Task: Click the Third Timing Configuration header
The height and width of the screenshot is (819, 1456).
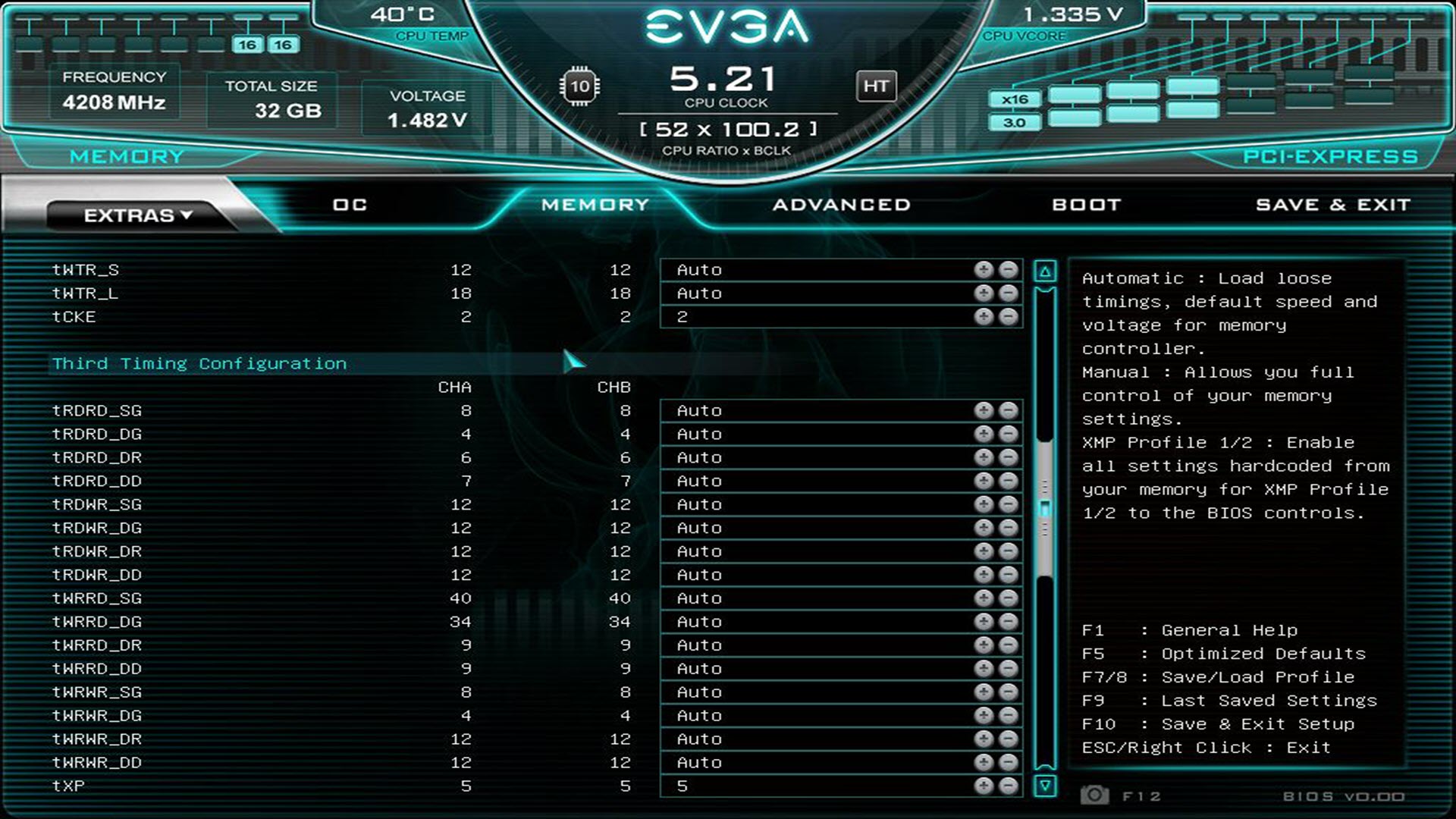Action: pos(199,364)
